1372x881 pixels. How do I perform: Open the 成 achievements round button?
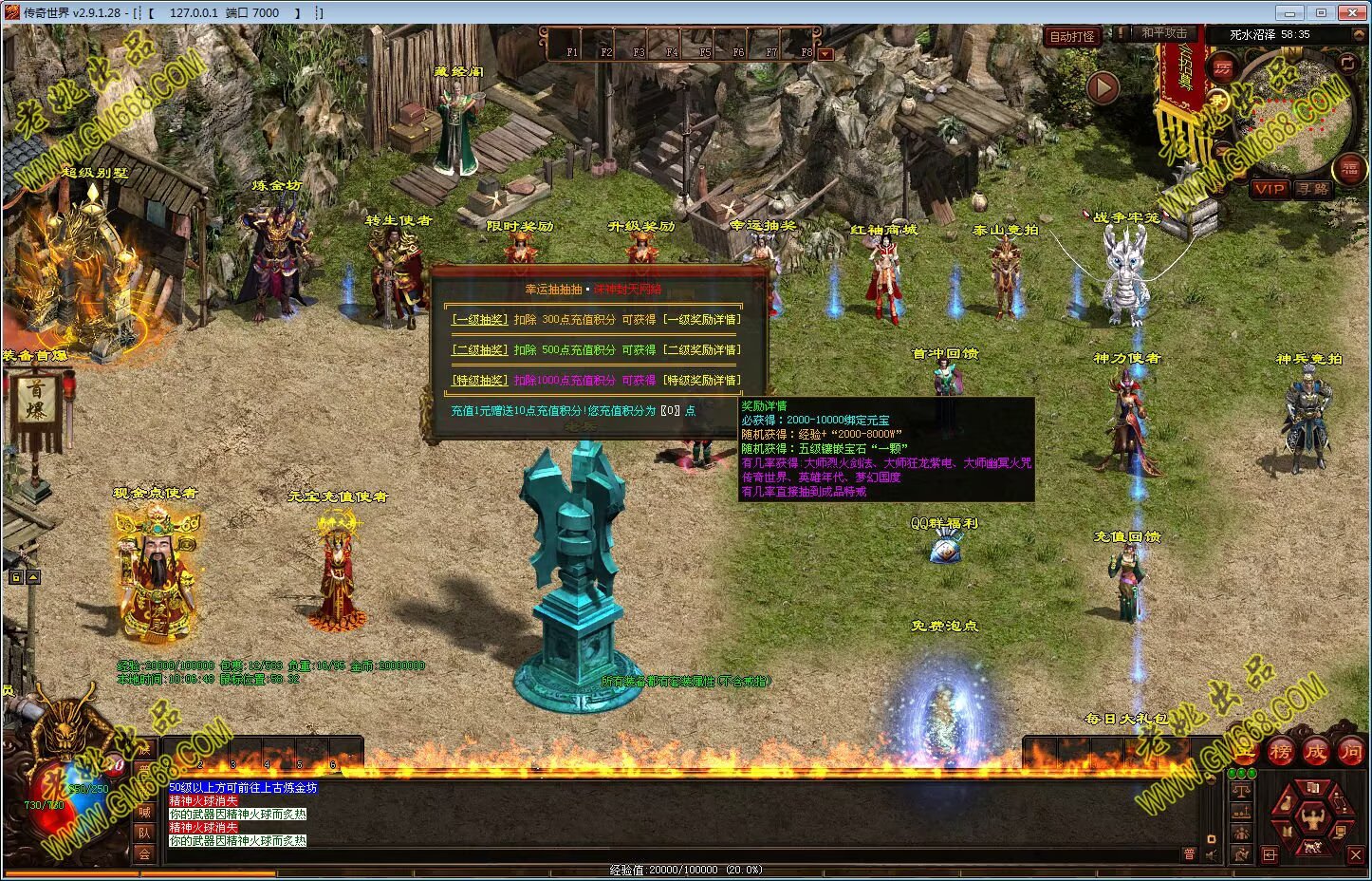[1315, 751]
